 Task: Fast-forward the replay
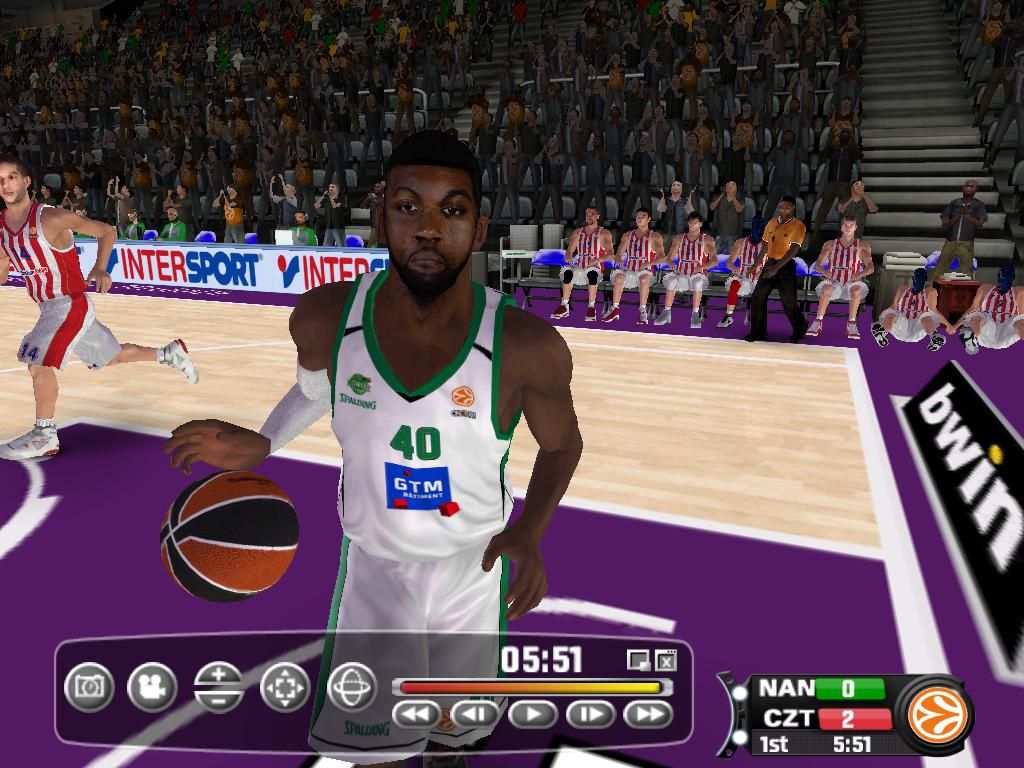pos(648,714)
